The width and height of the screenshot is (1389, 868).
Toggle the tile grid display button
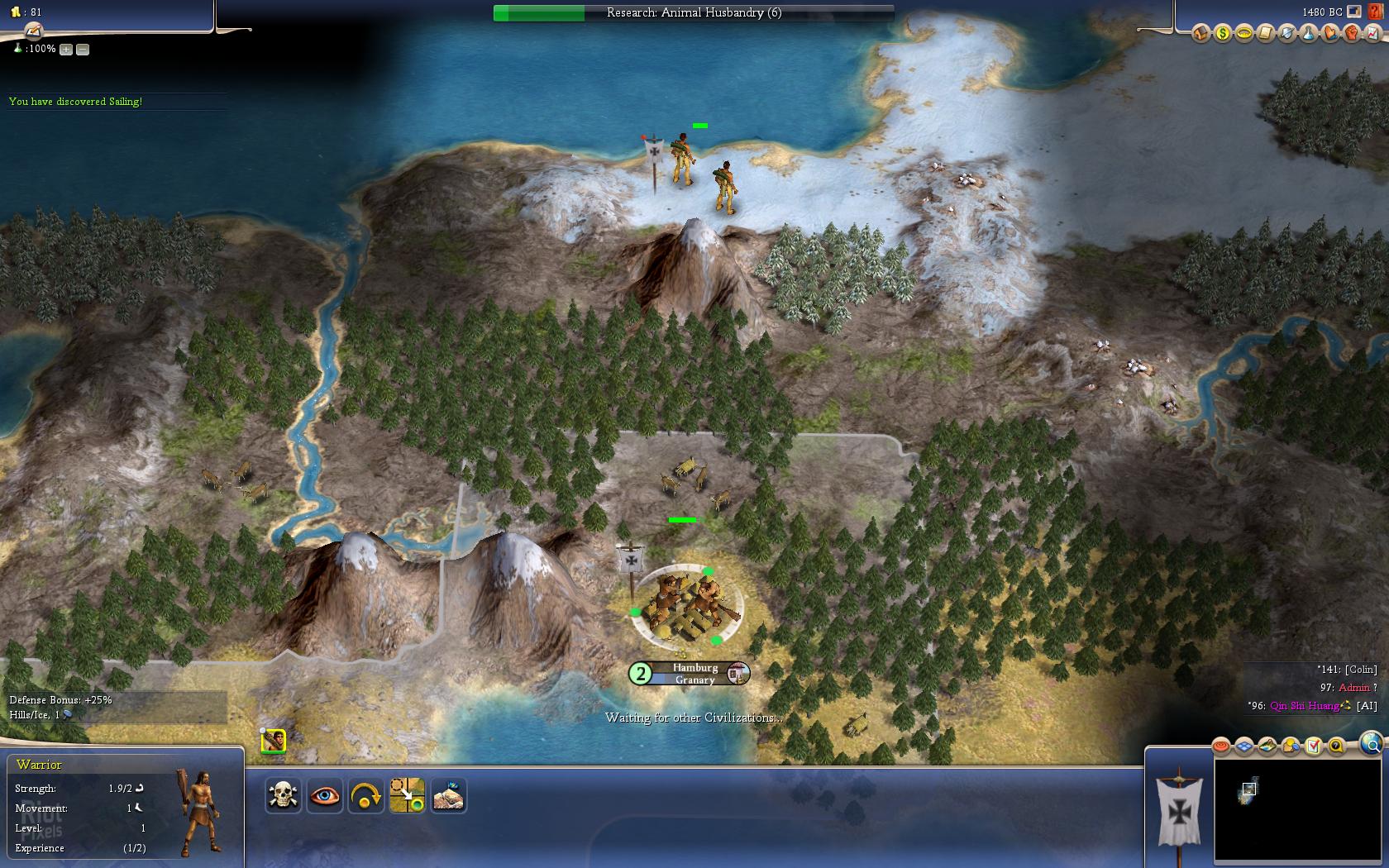coord(1244,746)
